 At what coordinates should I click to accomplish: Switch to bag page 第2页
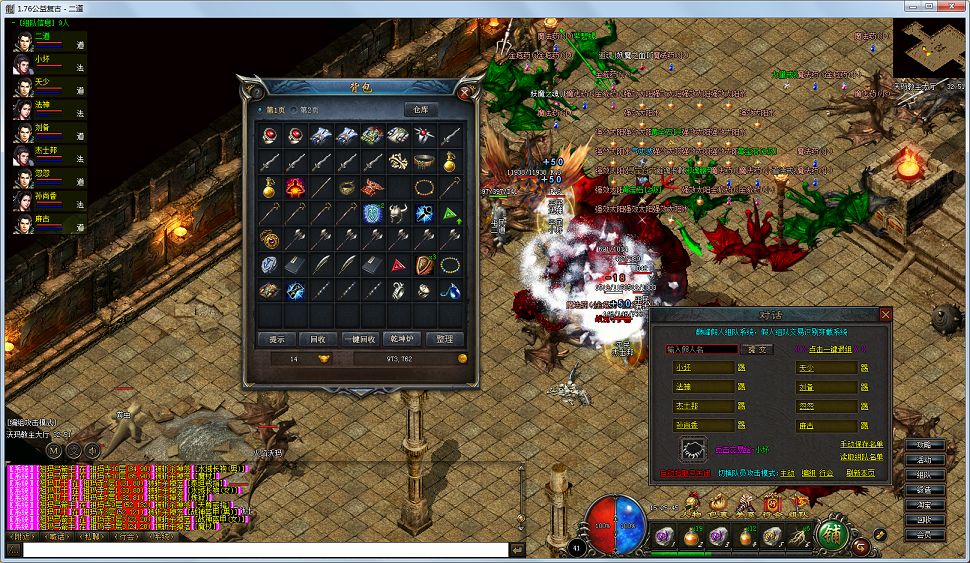tap(306, 109)
